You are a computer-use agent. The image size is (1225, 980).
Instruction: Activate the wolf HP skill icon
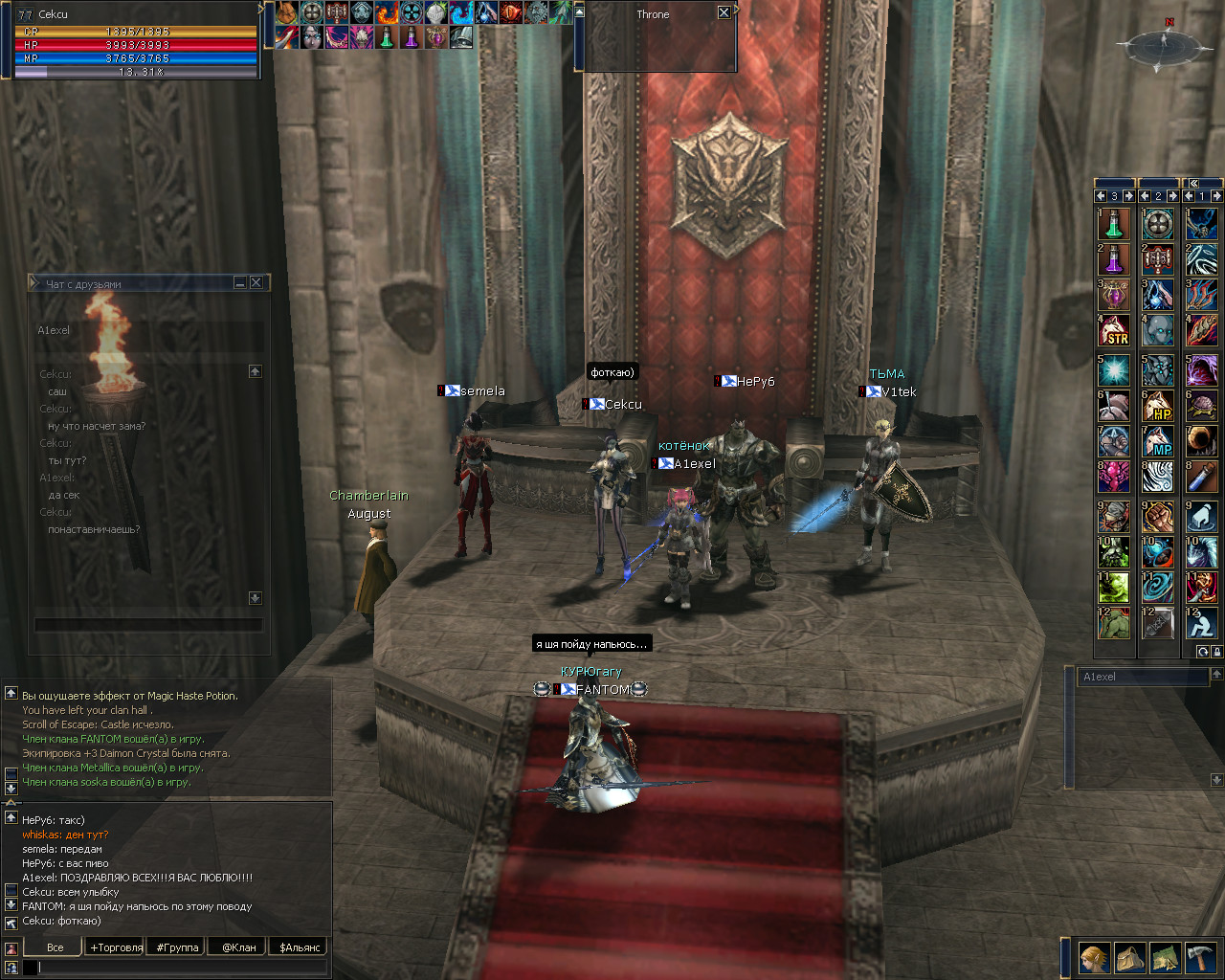(1158, 406)
